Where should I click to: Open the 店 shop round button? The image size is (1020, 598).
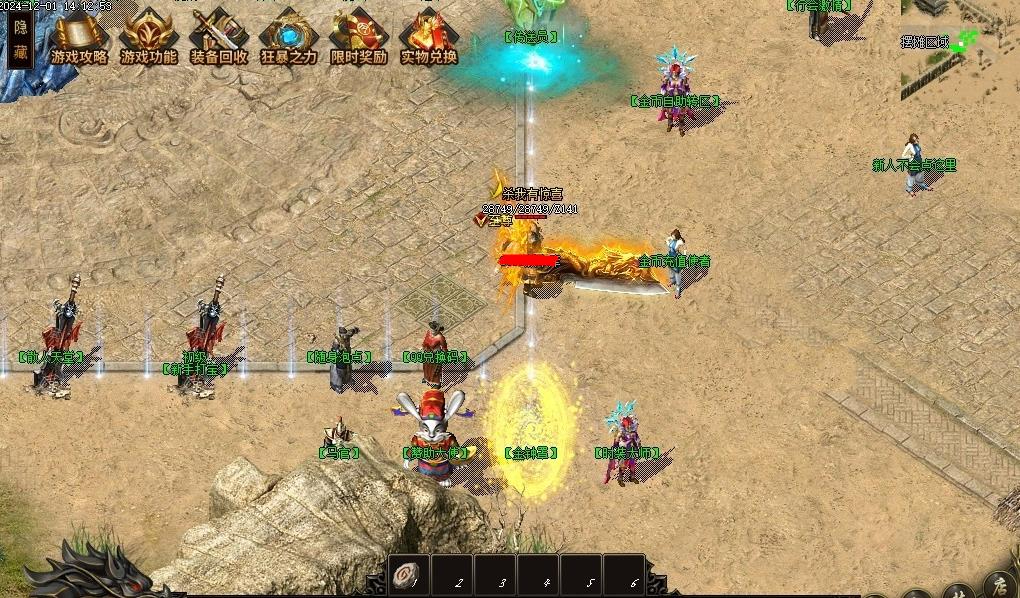(x=1000, y=585)
